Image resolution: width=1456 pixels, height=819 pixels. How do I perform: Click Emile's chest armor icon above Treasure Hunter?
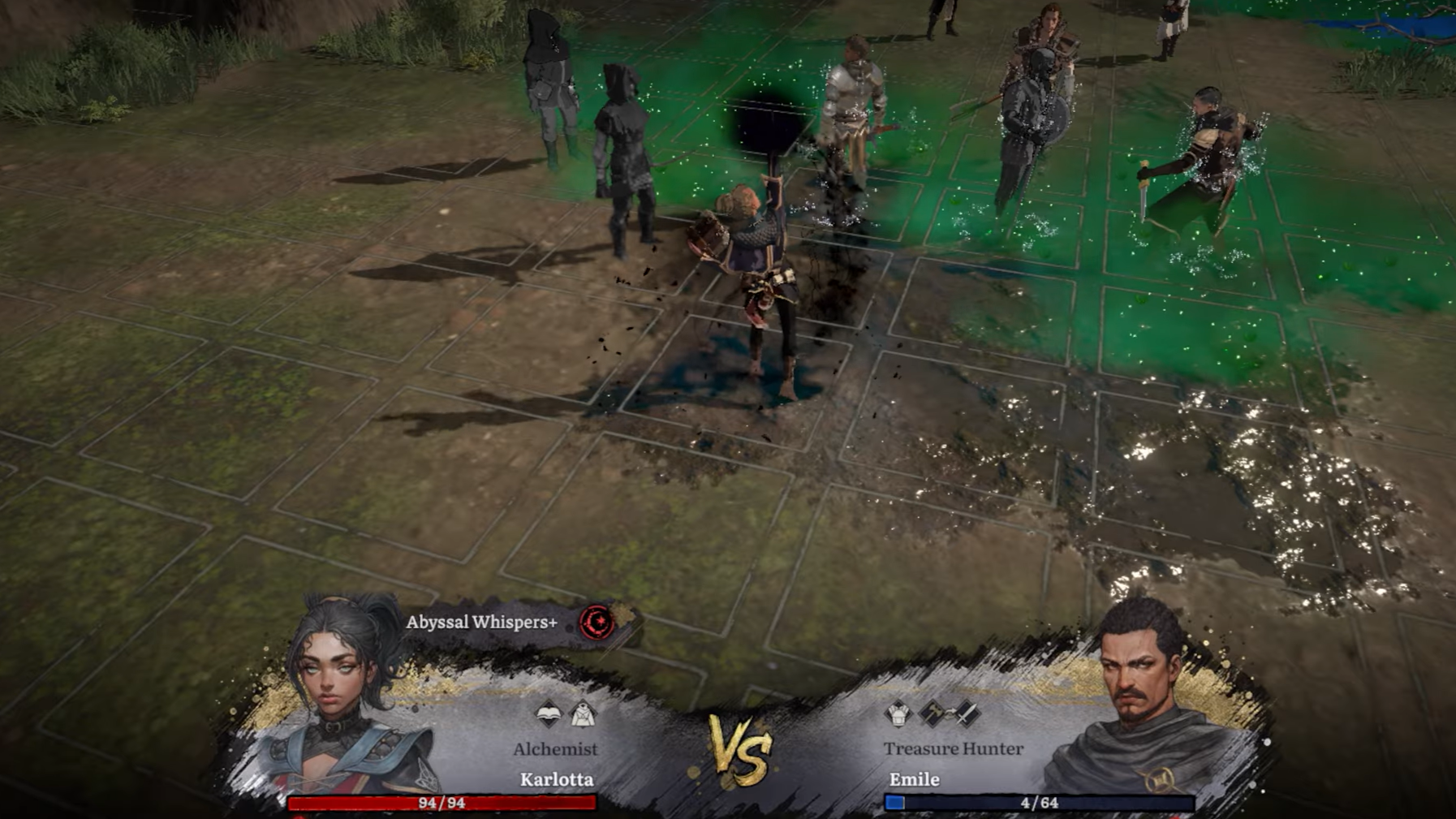tap(898, 714)
